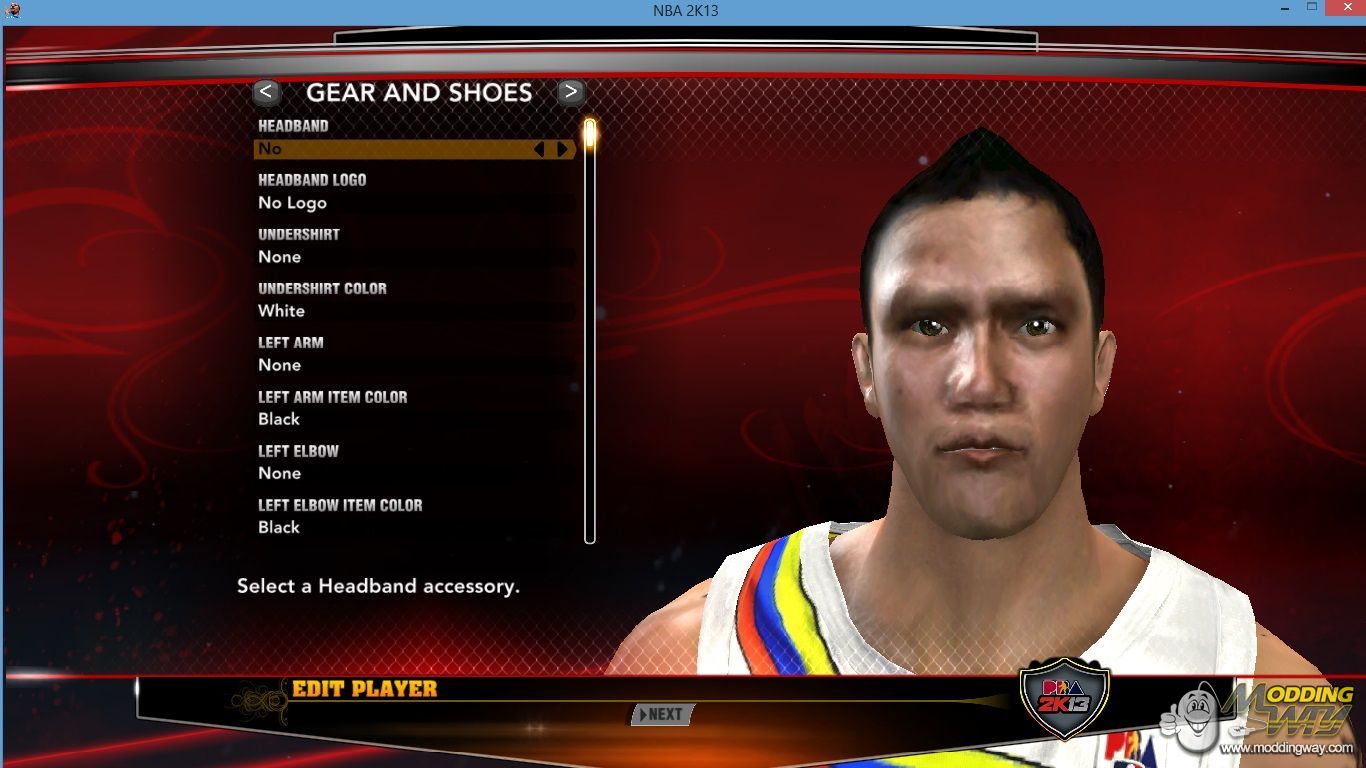Go to previous Gear and Shoes category

point(266,93)
